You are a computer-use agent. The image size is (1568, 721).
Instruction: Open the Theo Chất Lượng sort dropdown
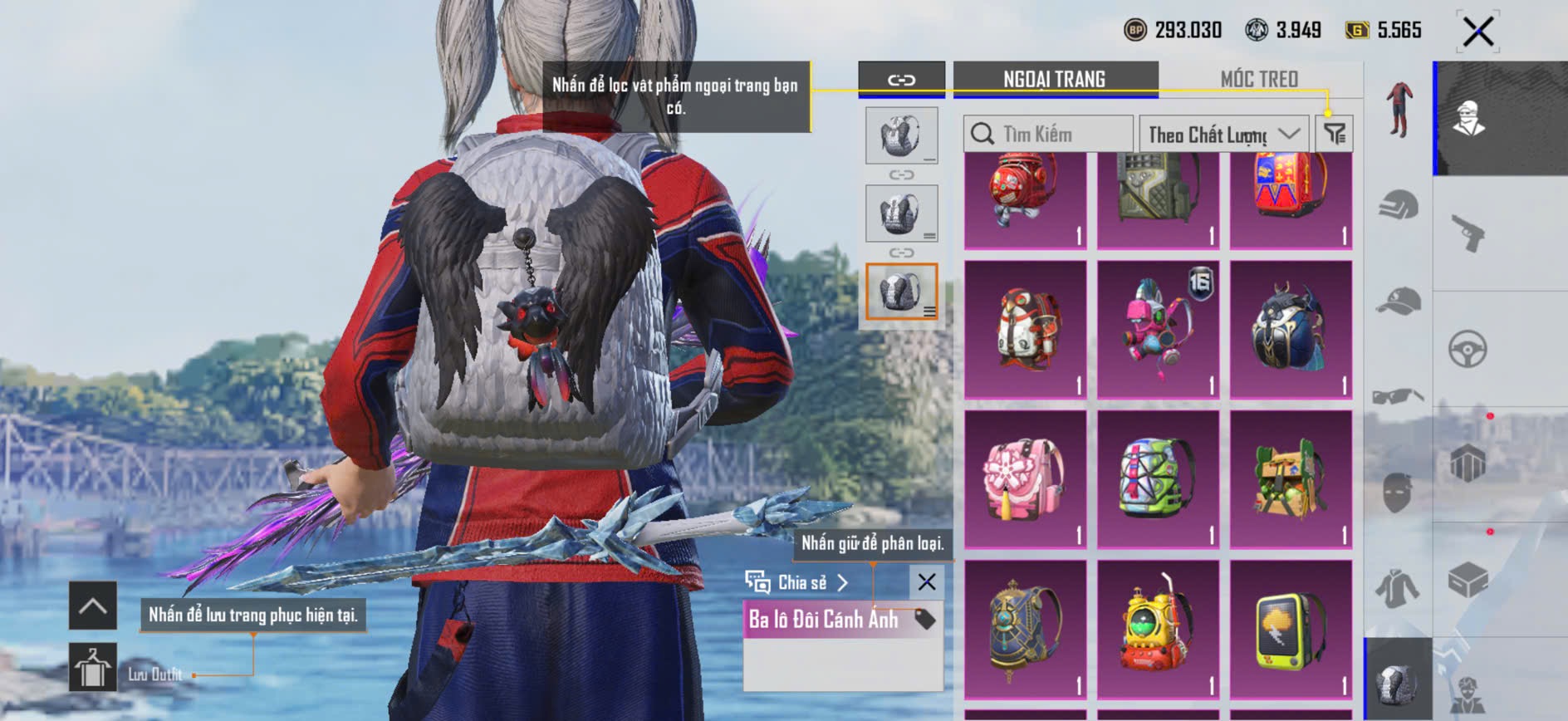point(1223,134)
